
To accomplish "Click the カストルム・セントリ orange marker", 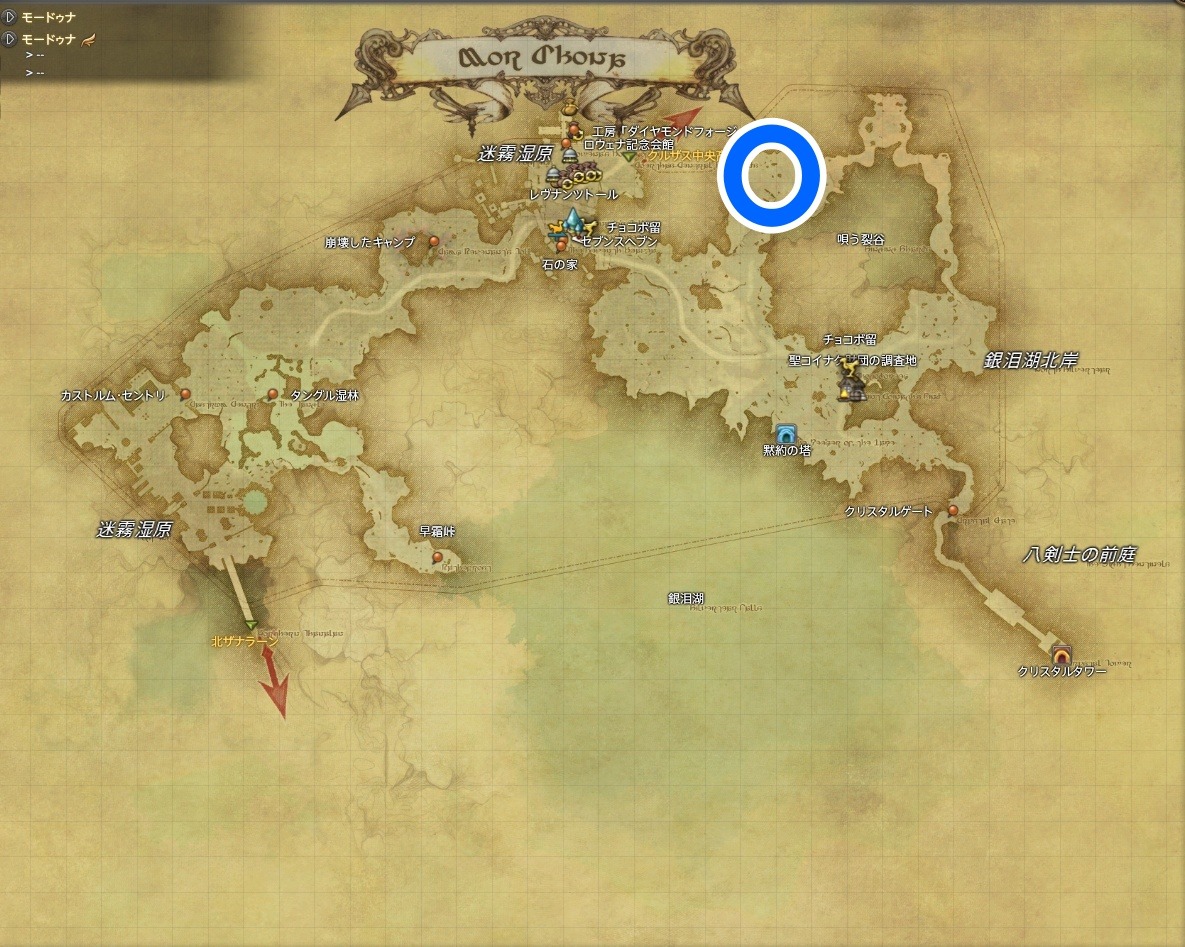I will point(186,394).
